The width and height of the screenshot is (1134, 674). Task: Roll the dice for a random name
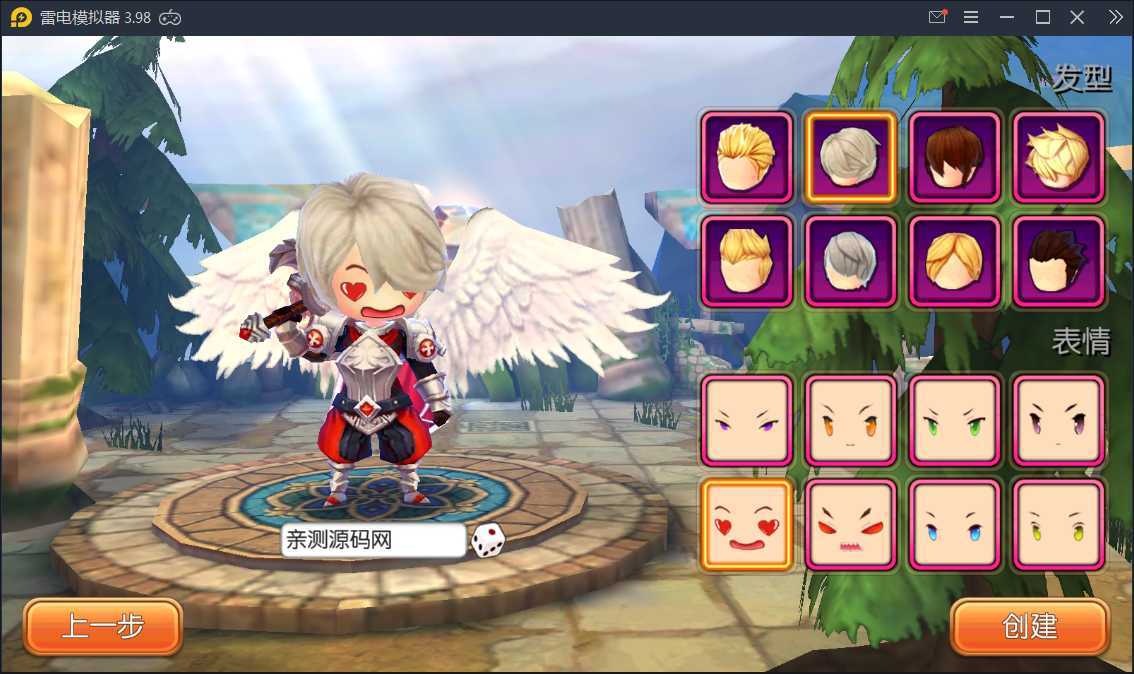(488, 540)
